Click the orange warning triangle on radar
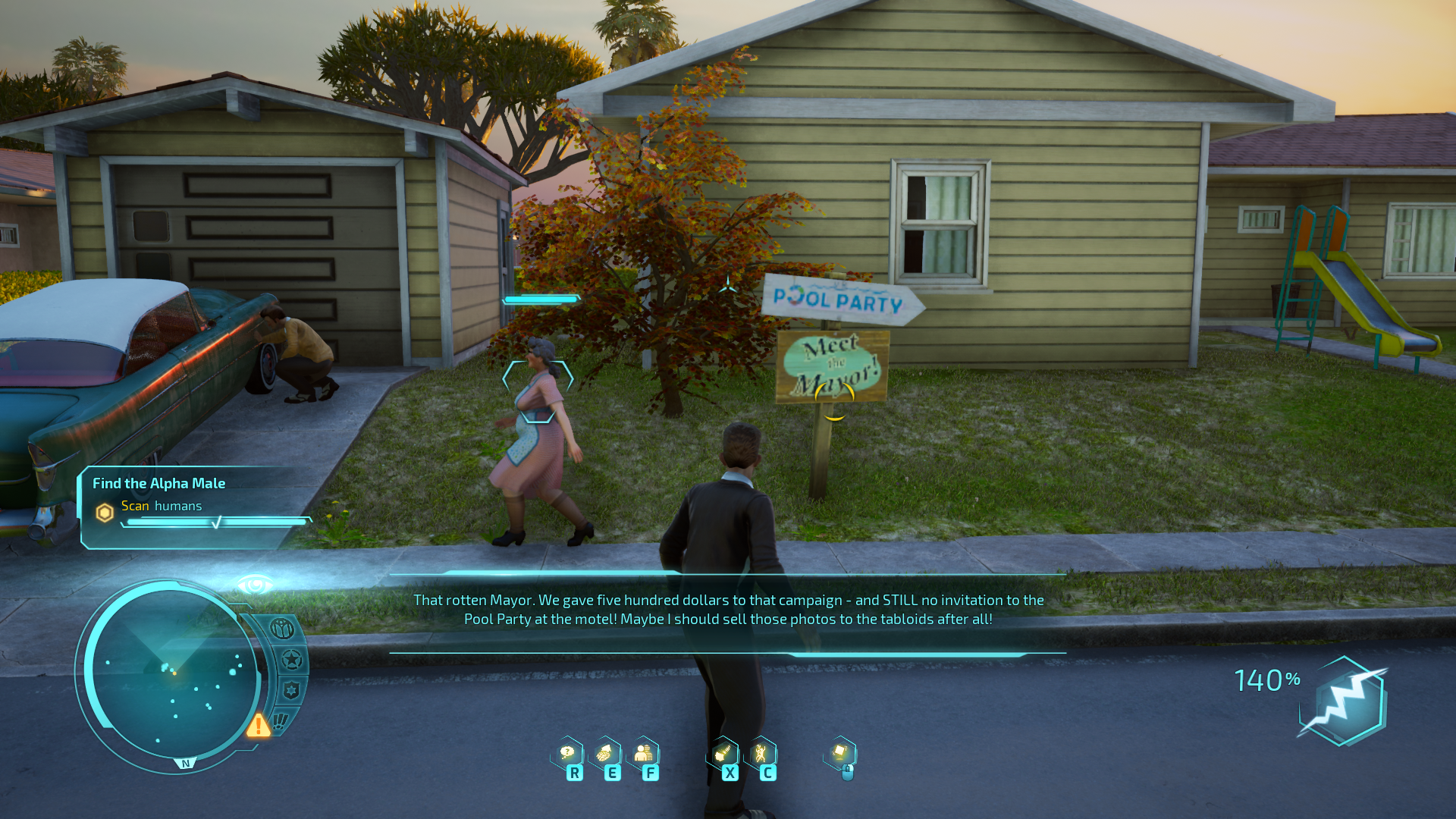The image size is (1456, 819). [258, 726]
